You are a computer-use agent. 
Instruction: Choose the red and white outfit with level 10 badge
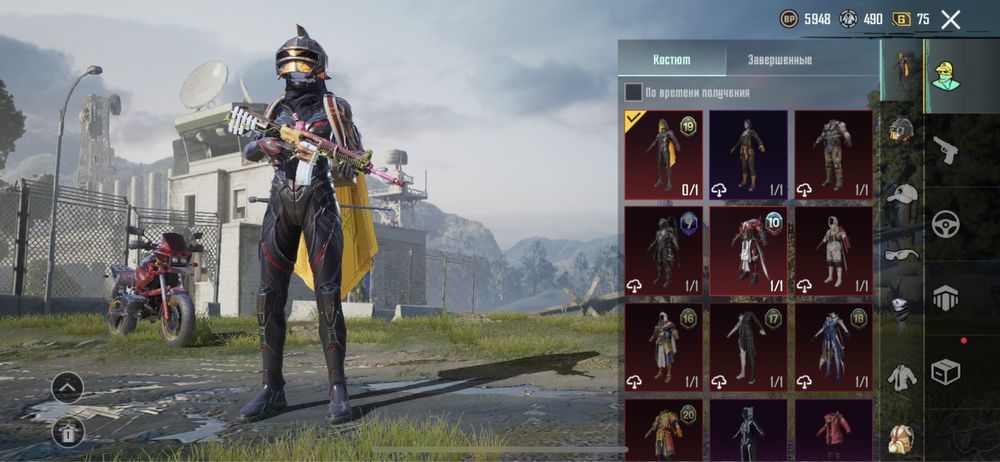pos(749,251)
